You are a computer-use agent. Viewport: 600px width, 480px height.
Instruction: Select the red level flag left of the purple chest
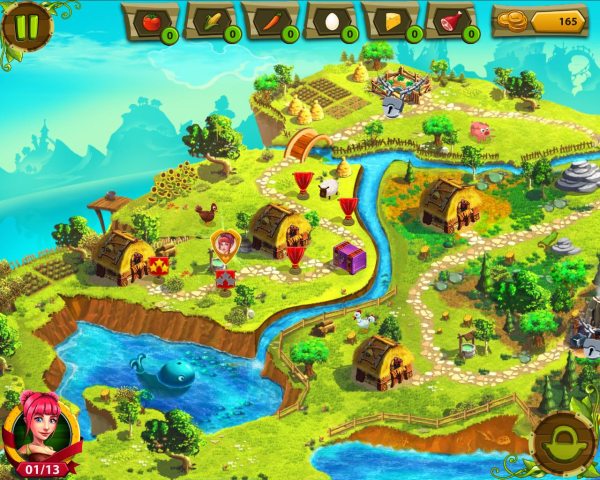(x=295, y=256)
